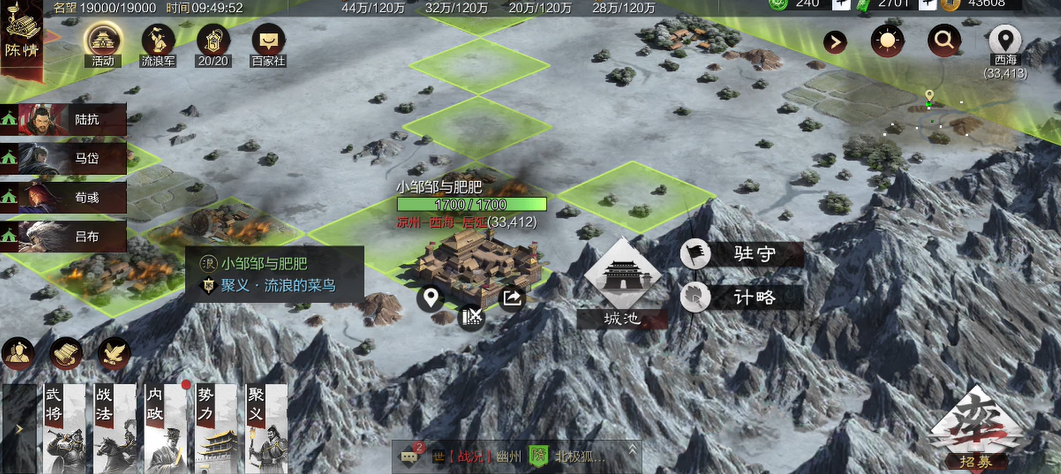Open the 流浪军 wandering army menu
This screenshot has width=1061, height=474.
point(157,42)
